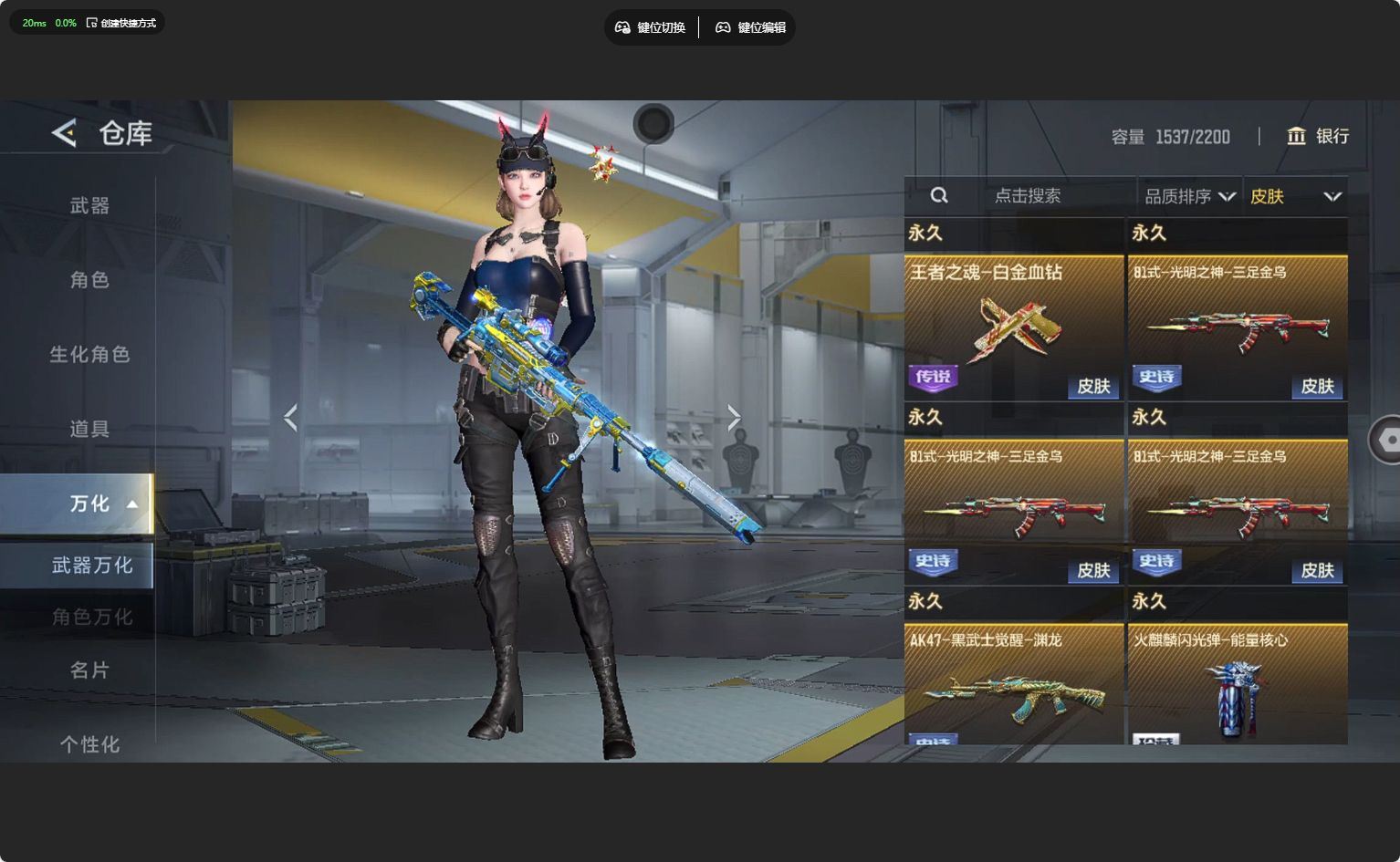Open the 品质排序 sort dropdown
Screen dimensions: 1400x862
click(1189, 196)
